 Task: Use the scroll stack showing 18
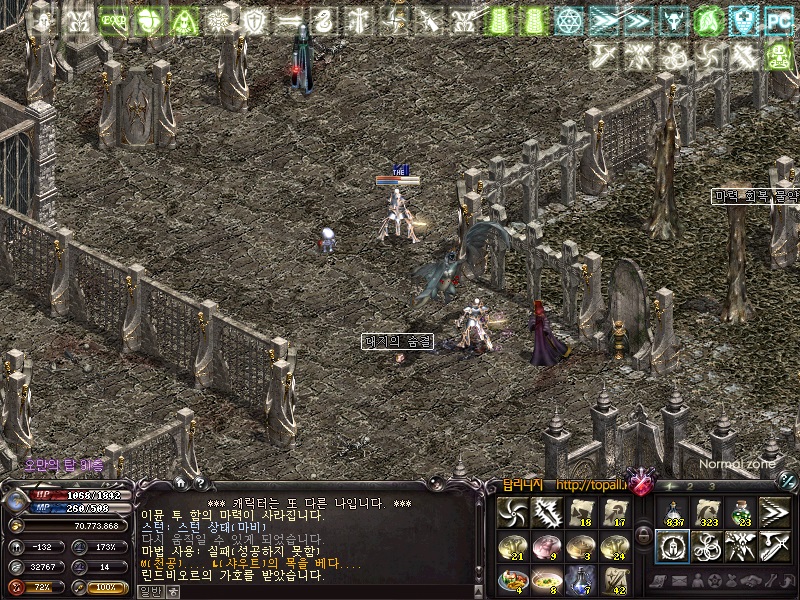tap(582, 513)
